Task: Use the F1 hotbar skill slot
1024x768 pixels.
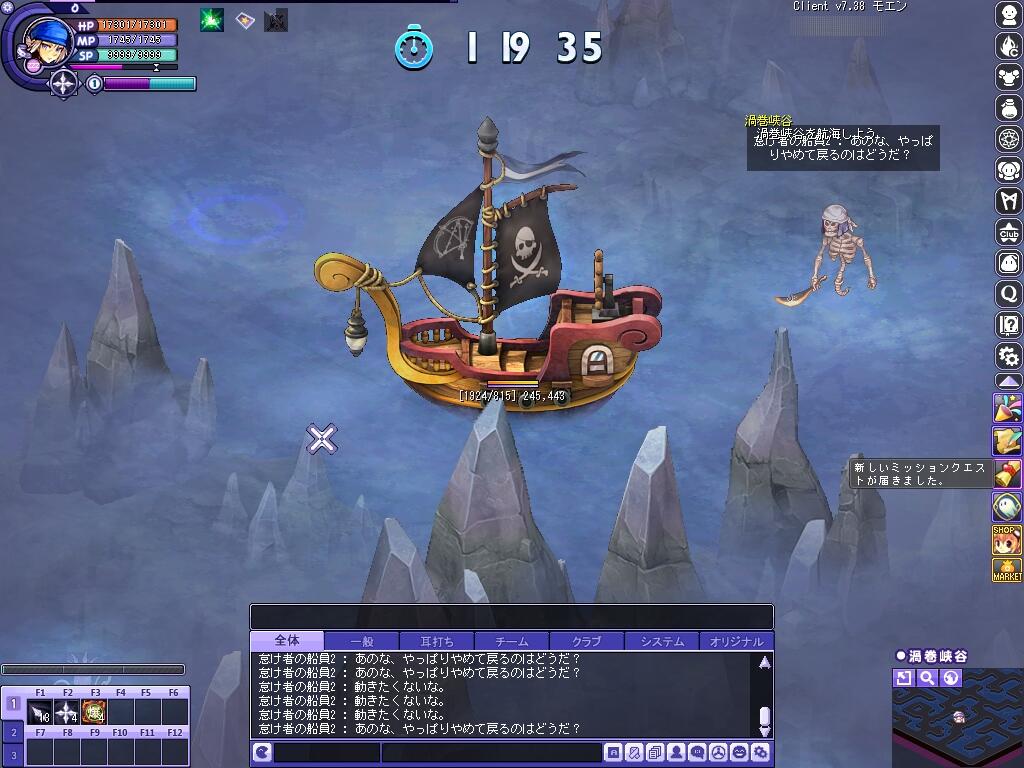Action: [40, 712]
